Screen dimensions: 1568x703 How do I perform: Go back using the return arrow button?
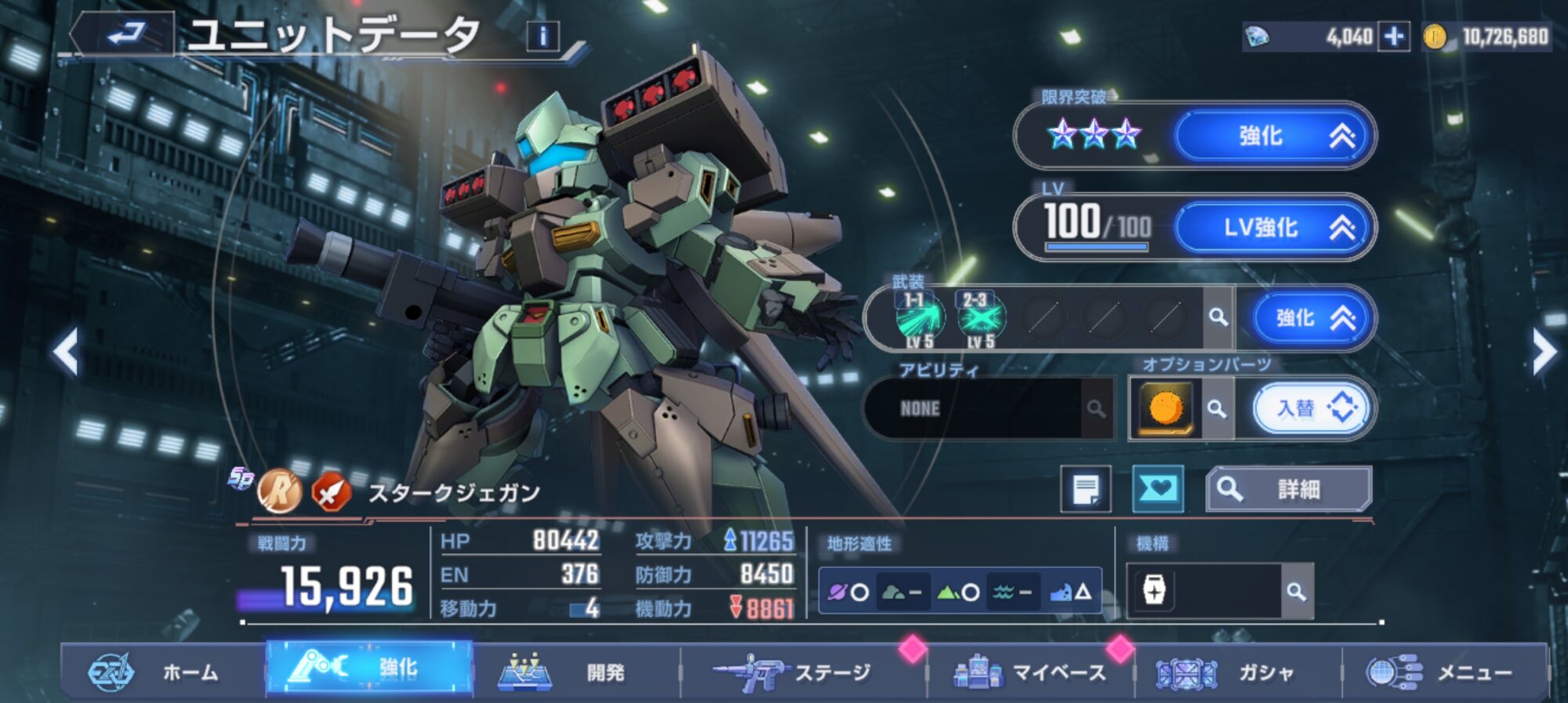[125, 34]
